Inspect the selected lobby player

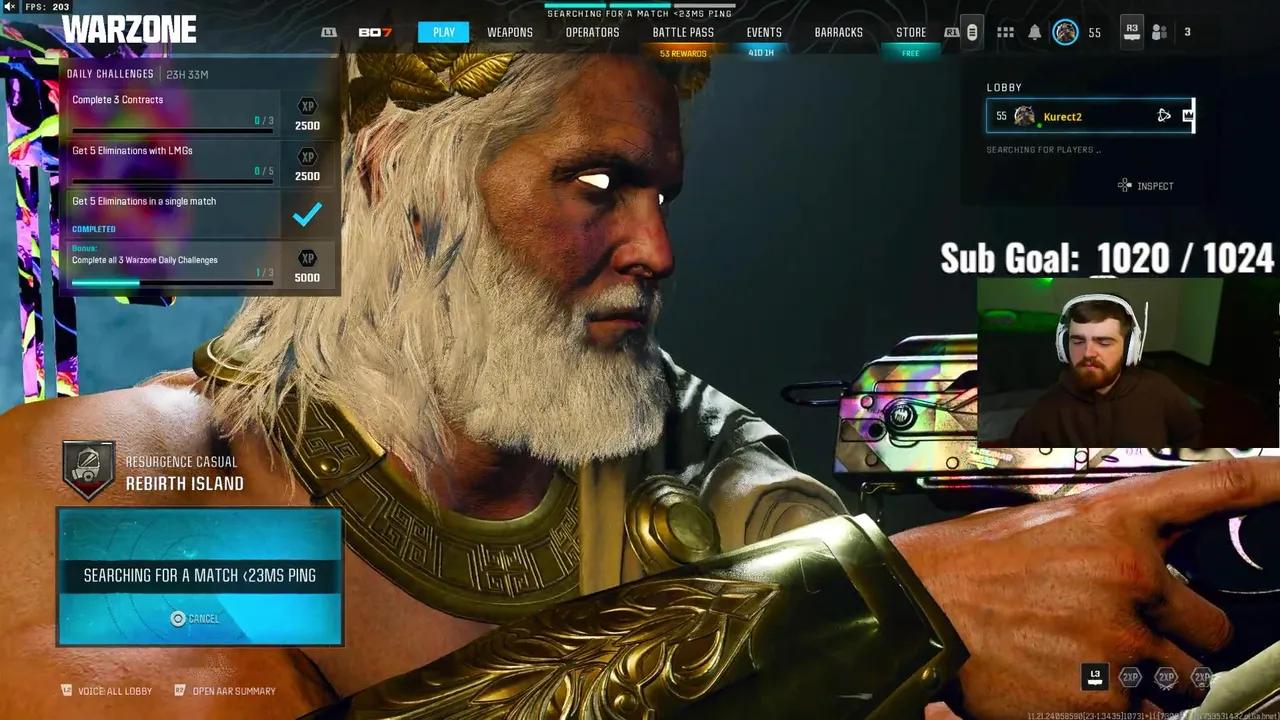1146,186
